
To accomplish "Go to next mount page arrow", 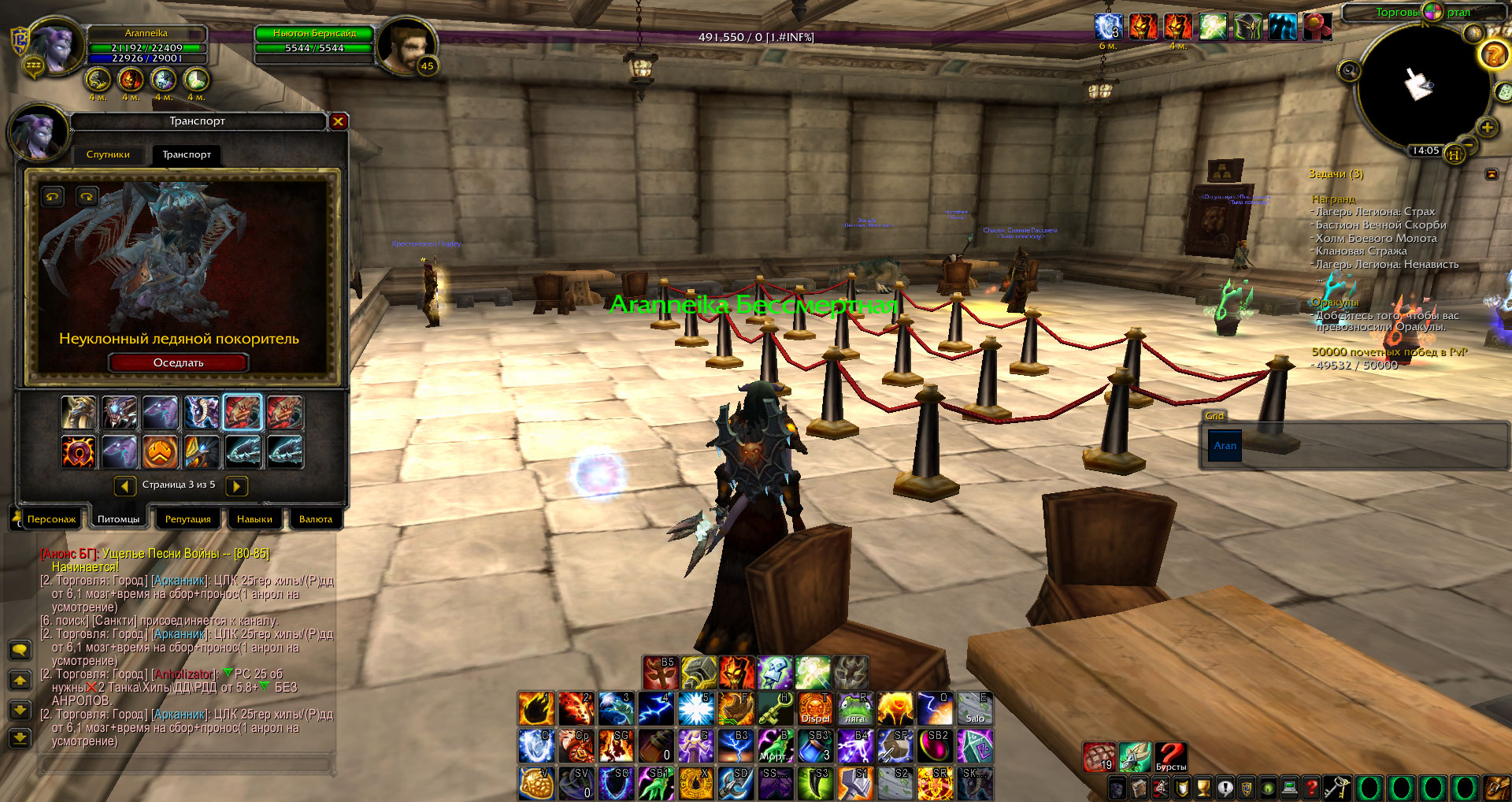I will (x=236, y=486).
